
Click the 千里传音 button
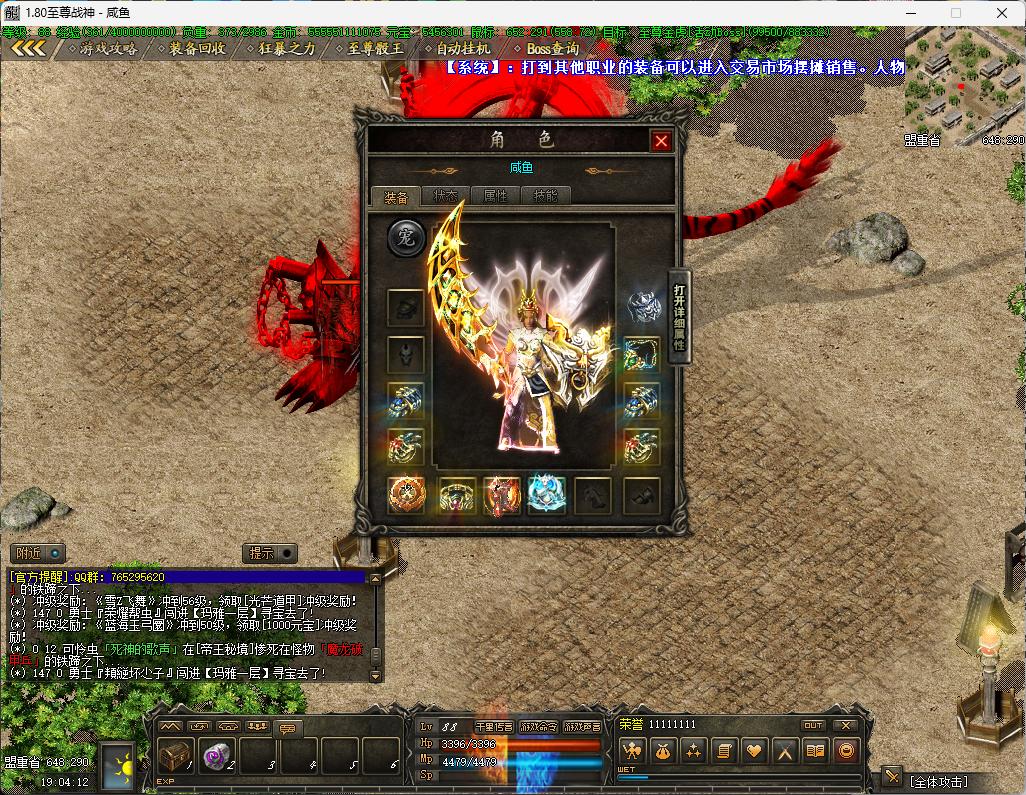click(x=494, y=726)
